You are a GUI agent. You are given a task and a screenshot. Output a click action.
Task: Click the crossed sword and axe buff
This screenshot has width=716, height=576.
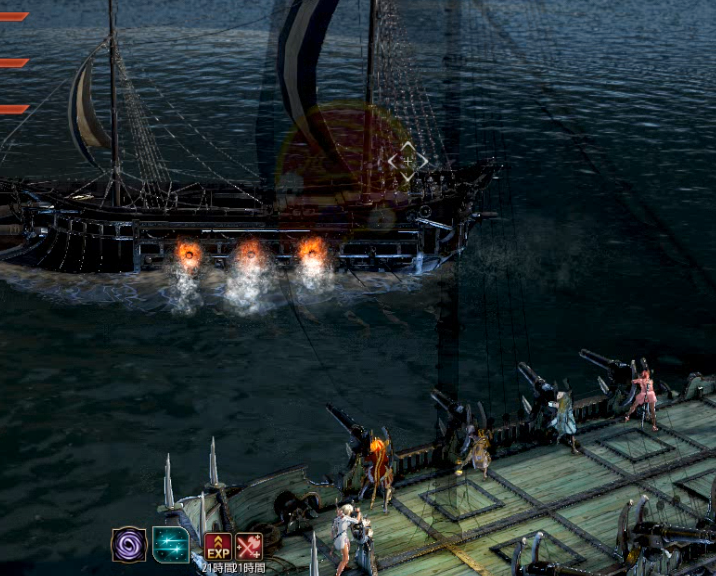[x=249, y=546]
